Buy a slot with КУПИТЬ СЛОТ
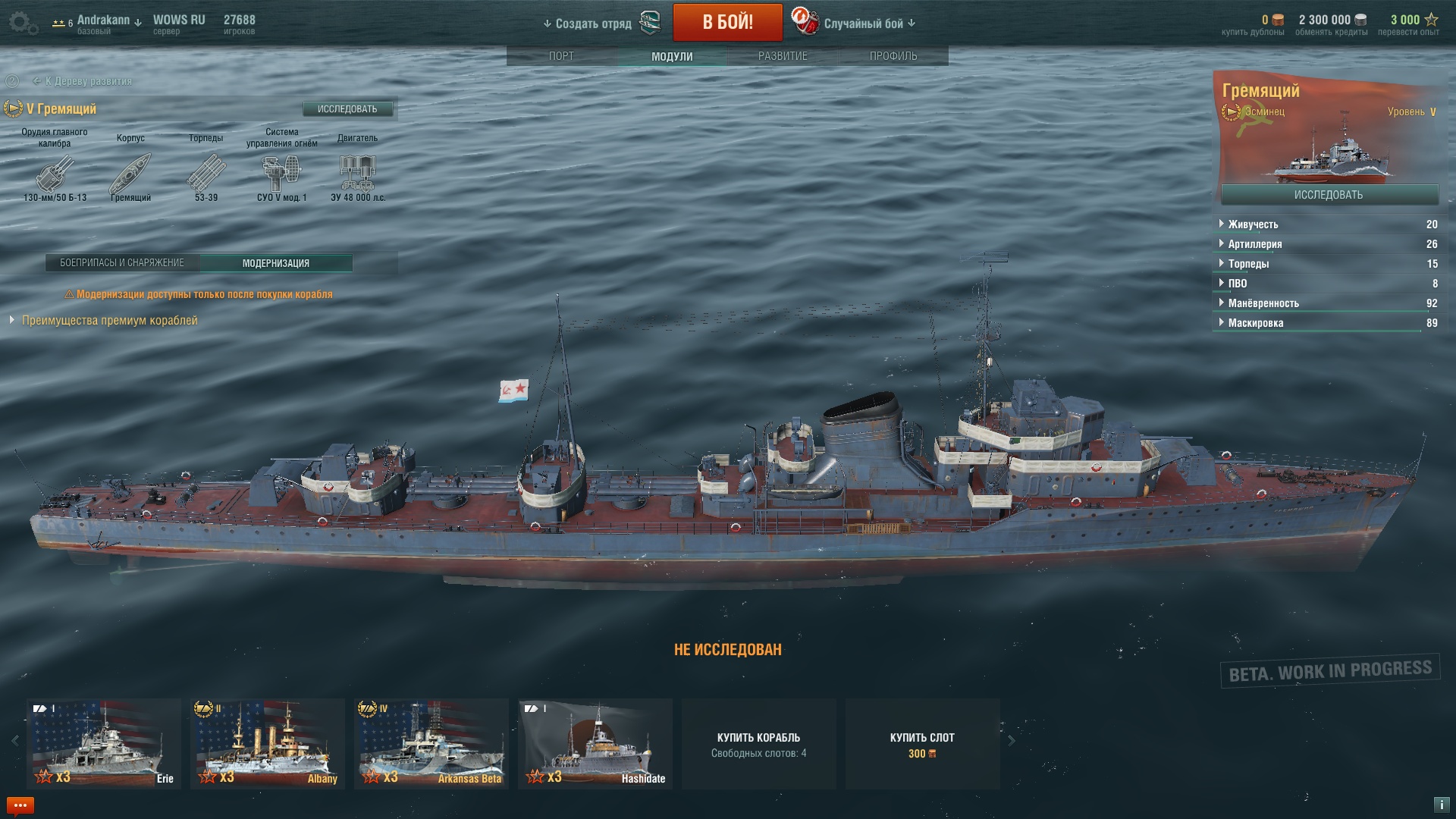 coord(922,744)
